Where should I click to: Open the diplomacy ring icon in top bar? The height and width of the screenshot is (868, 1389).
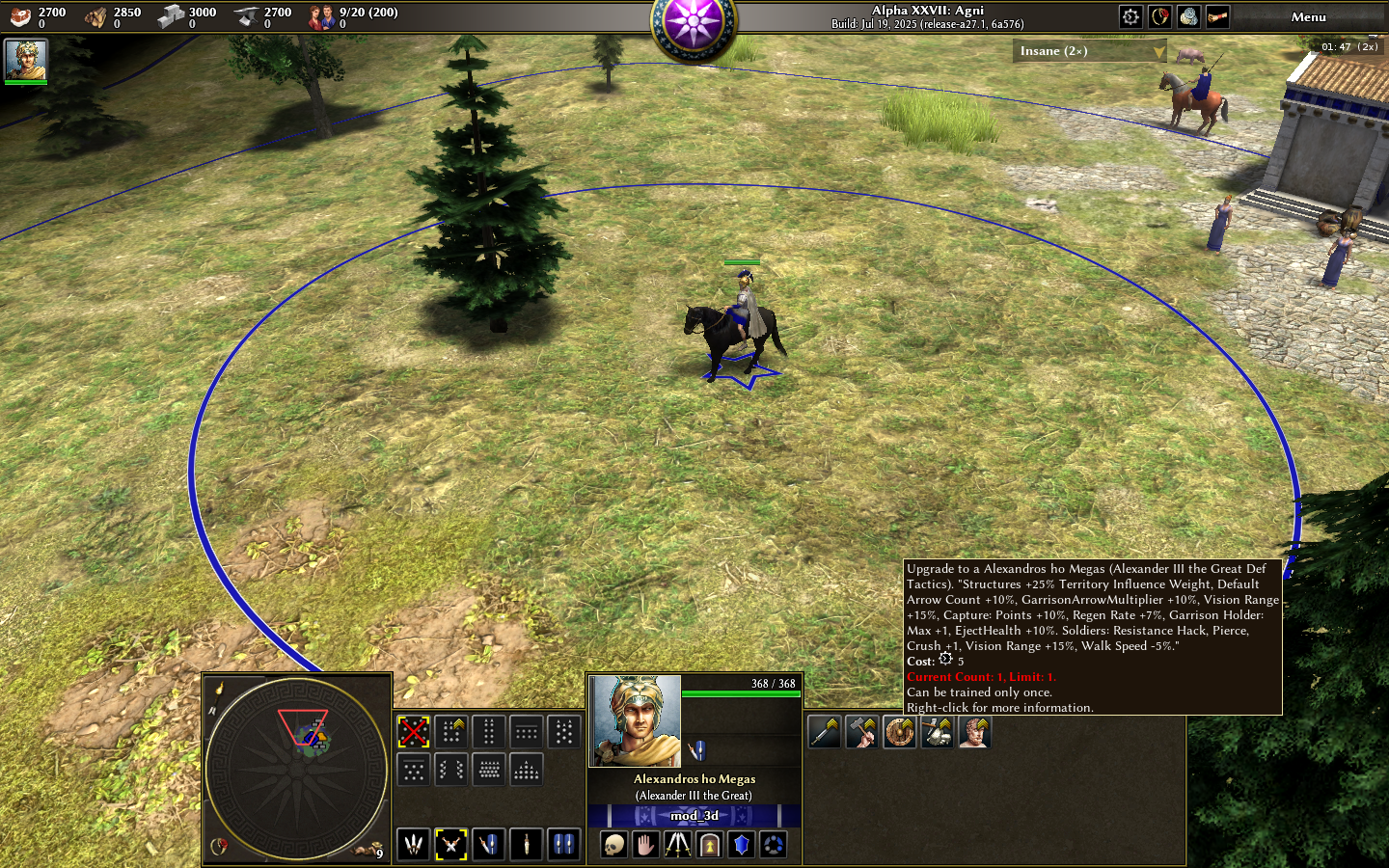1159,16
